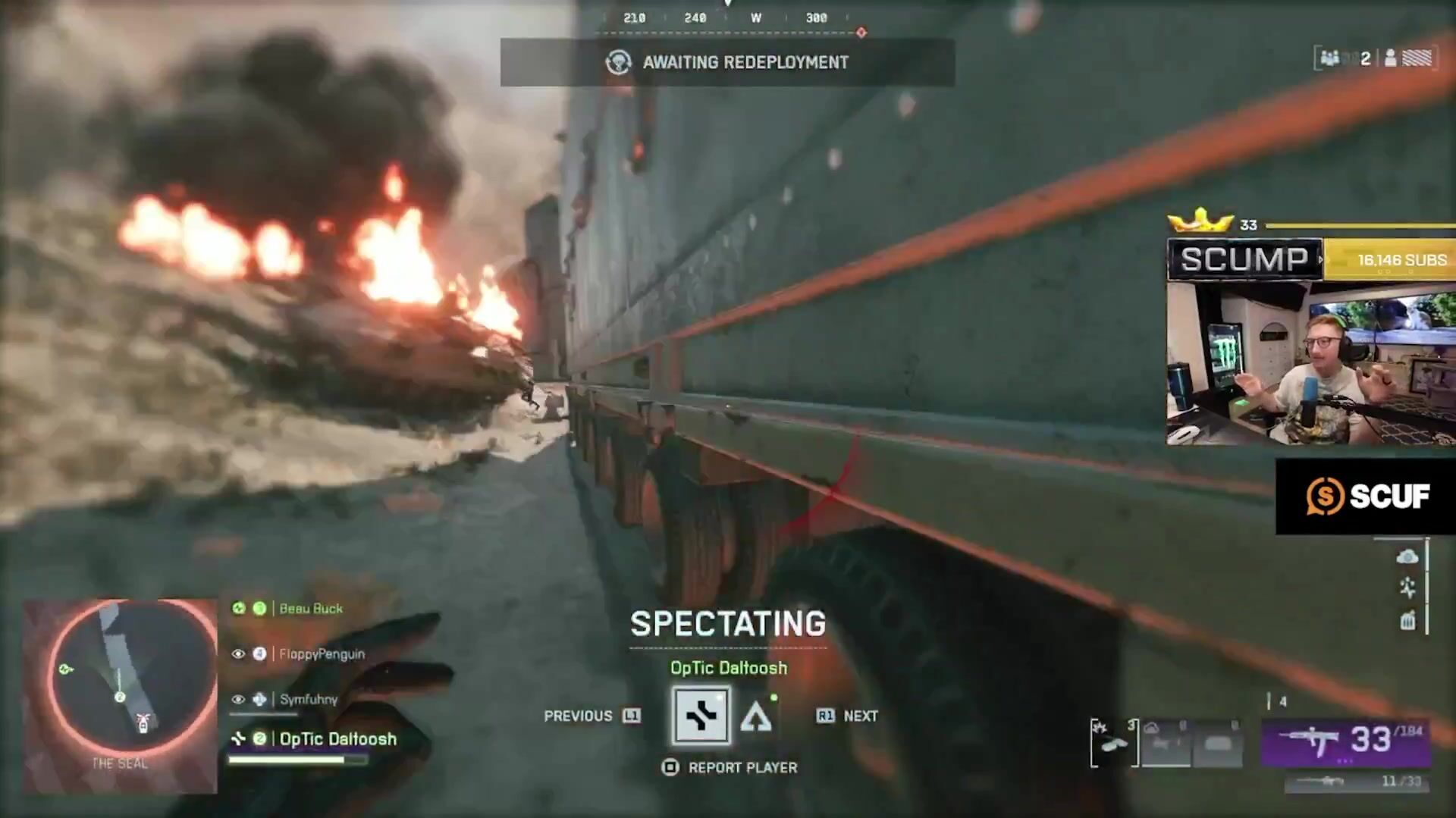Switch to the secondary weapon slot
Screen dimensions: 1456x818
point(1357,781)
